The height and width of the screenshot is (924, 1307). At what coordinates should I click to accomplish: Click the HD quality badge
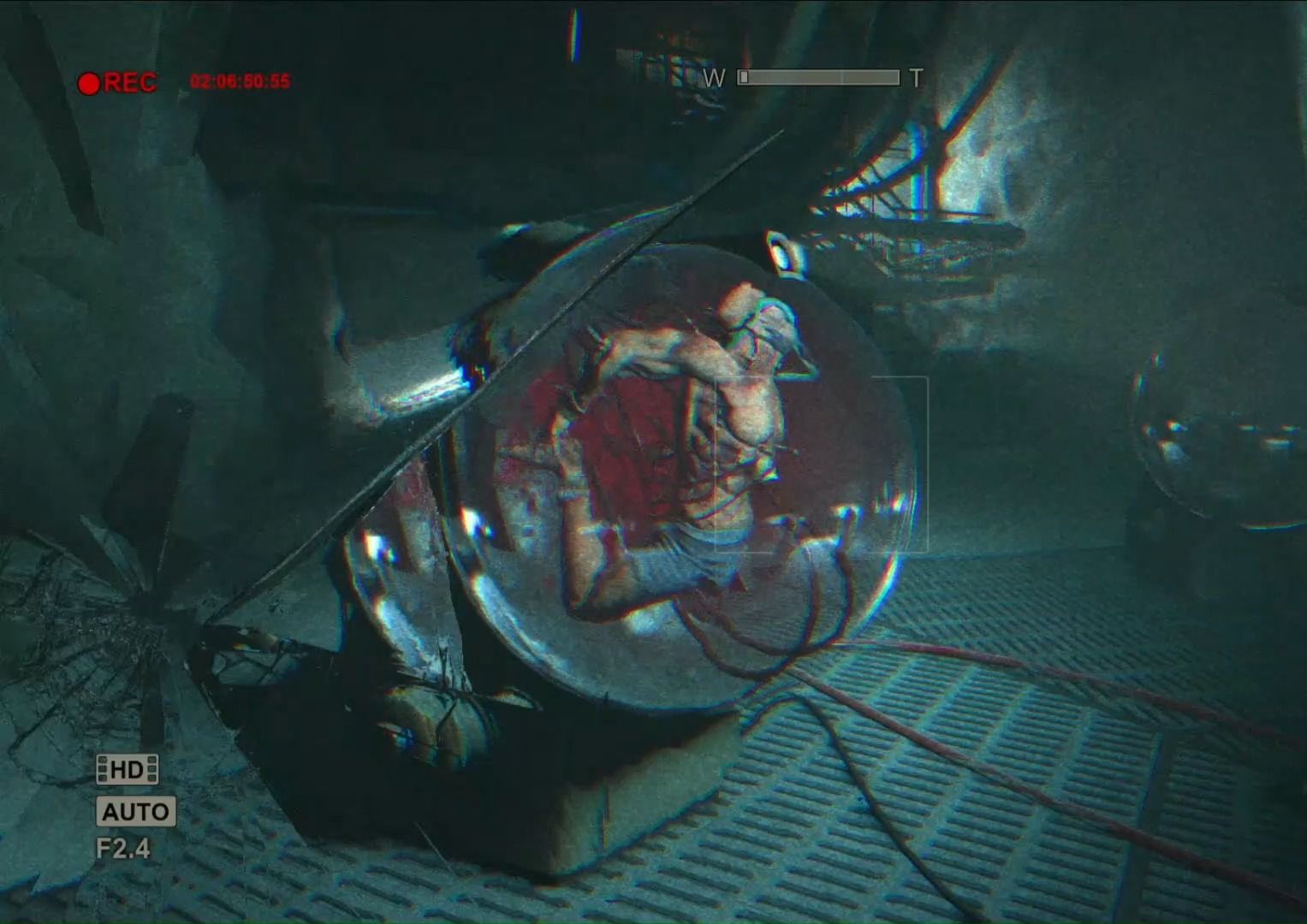click(x=127, y=770)
